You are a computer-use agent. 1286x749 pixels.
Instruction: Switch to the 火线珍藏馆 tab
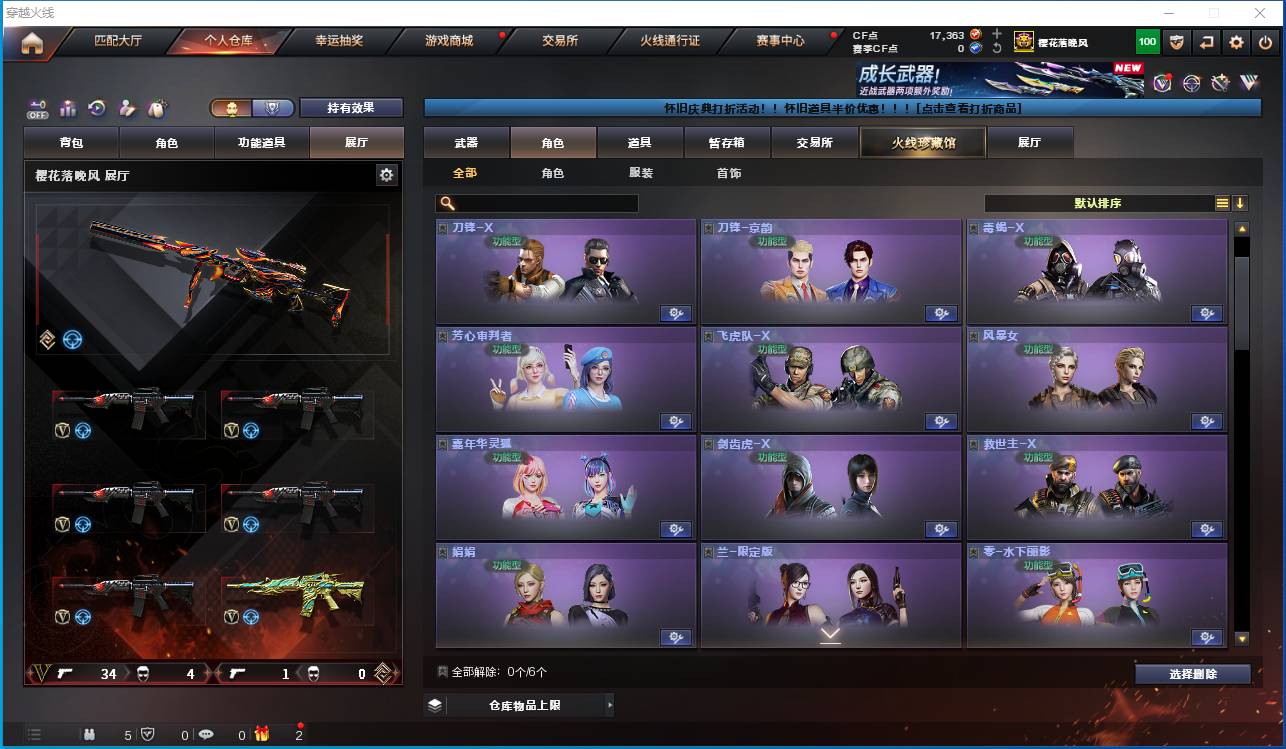(x=921, y=142)
